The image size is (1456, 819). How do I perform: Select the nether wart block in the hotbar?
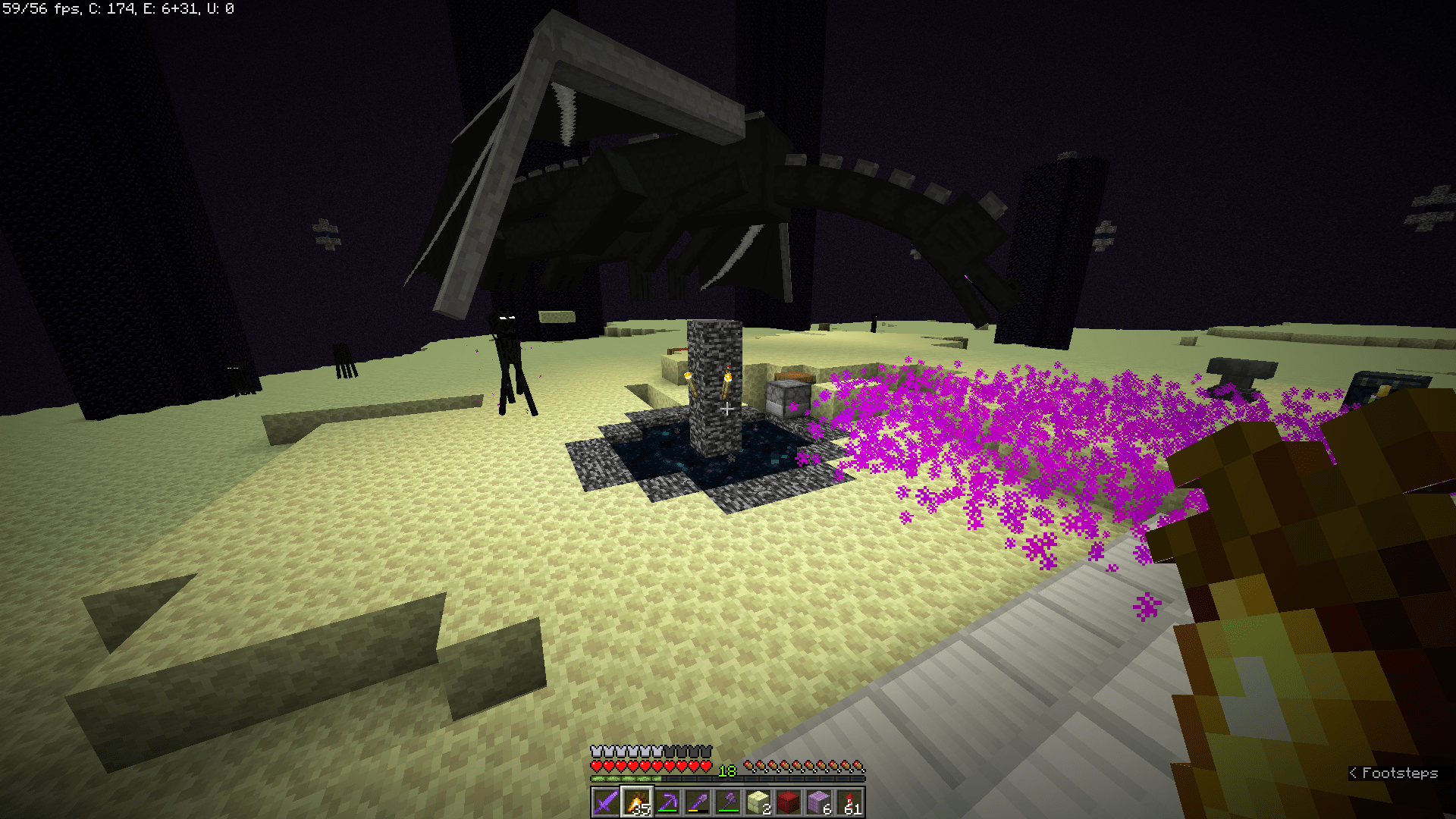[x=790, y=802]
